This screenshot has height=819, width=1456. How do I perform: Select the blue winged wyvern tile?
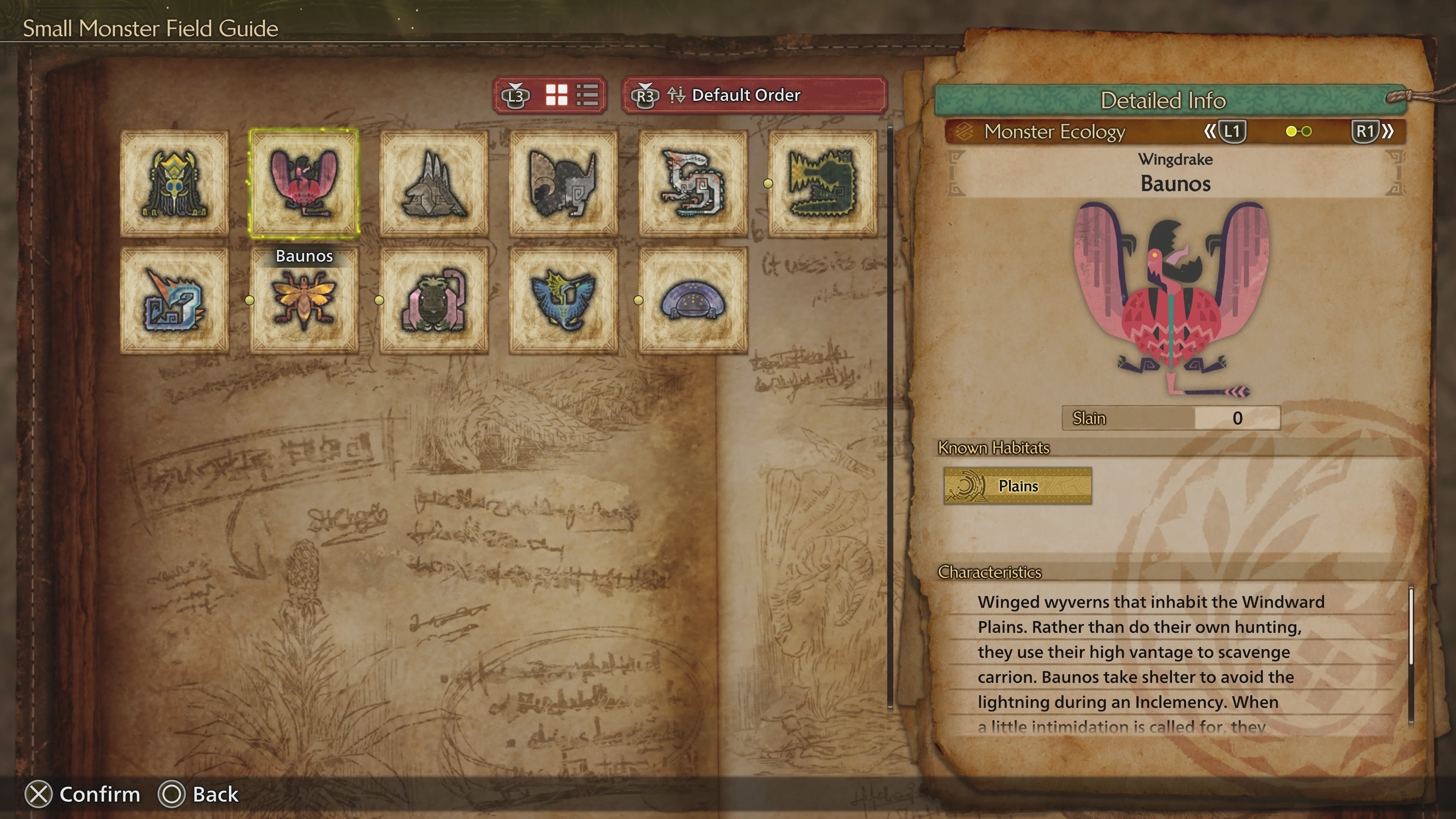[563, 300]
